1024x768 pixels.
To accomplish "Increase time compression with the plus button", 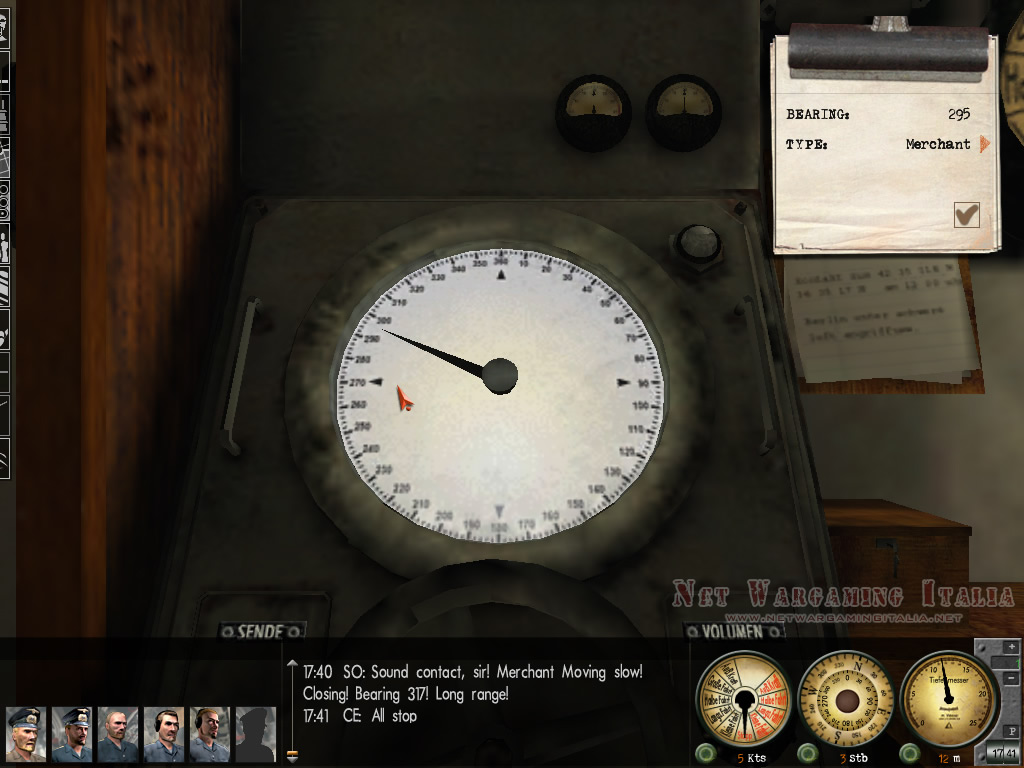I will 1010,647.
